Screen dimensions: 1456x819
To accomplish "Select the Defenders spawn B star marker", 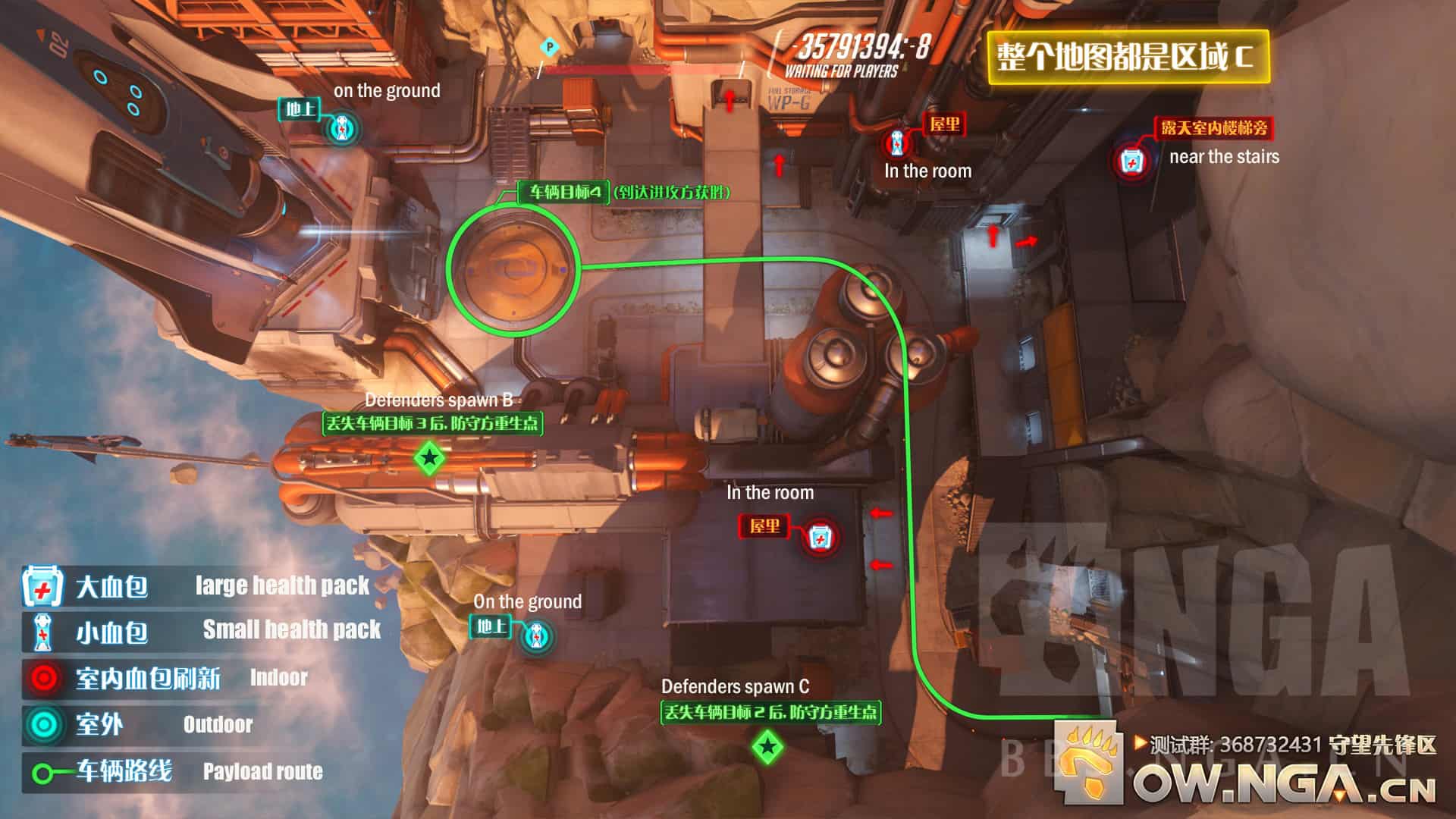I will click(430, 458).
